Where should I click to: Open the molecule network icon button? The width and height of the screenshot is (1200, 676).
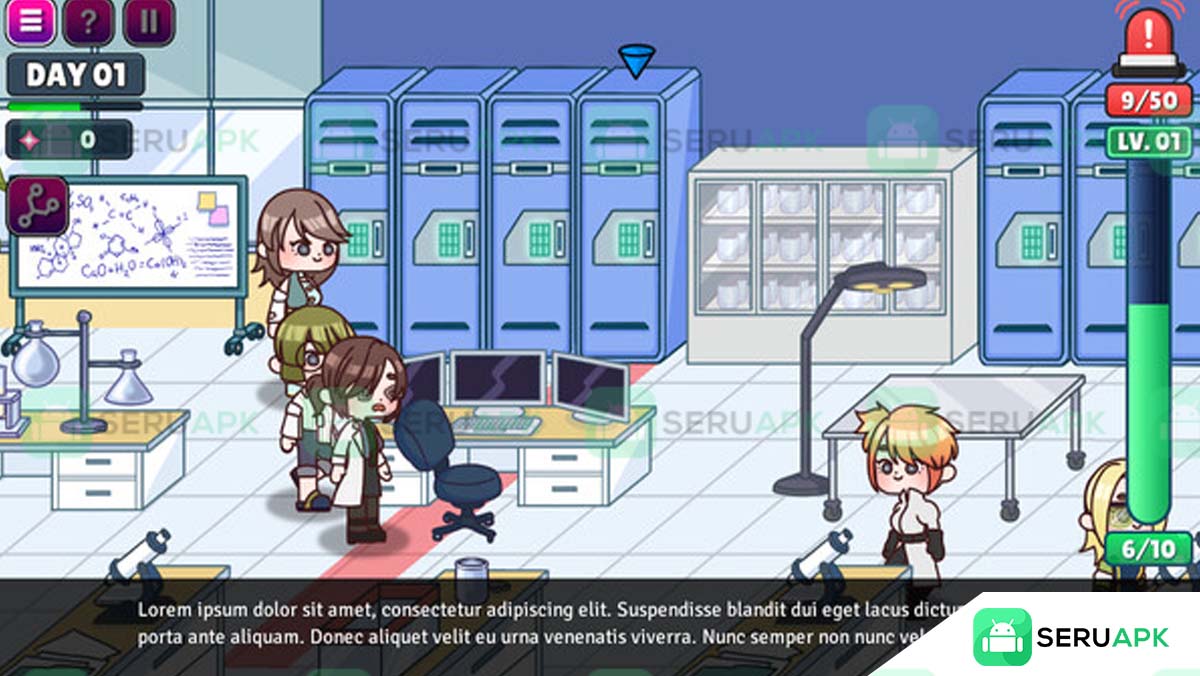(39, 205)
